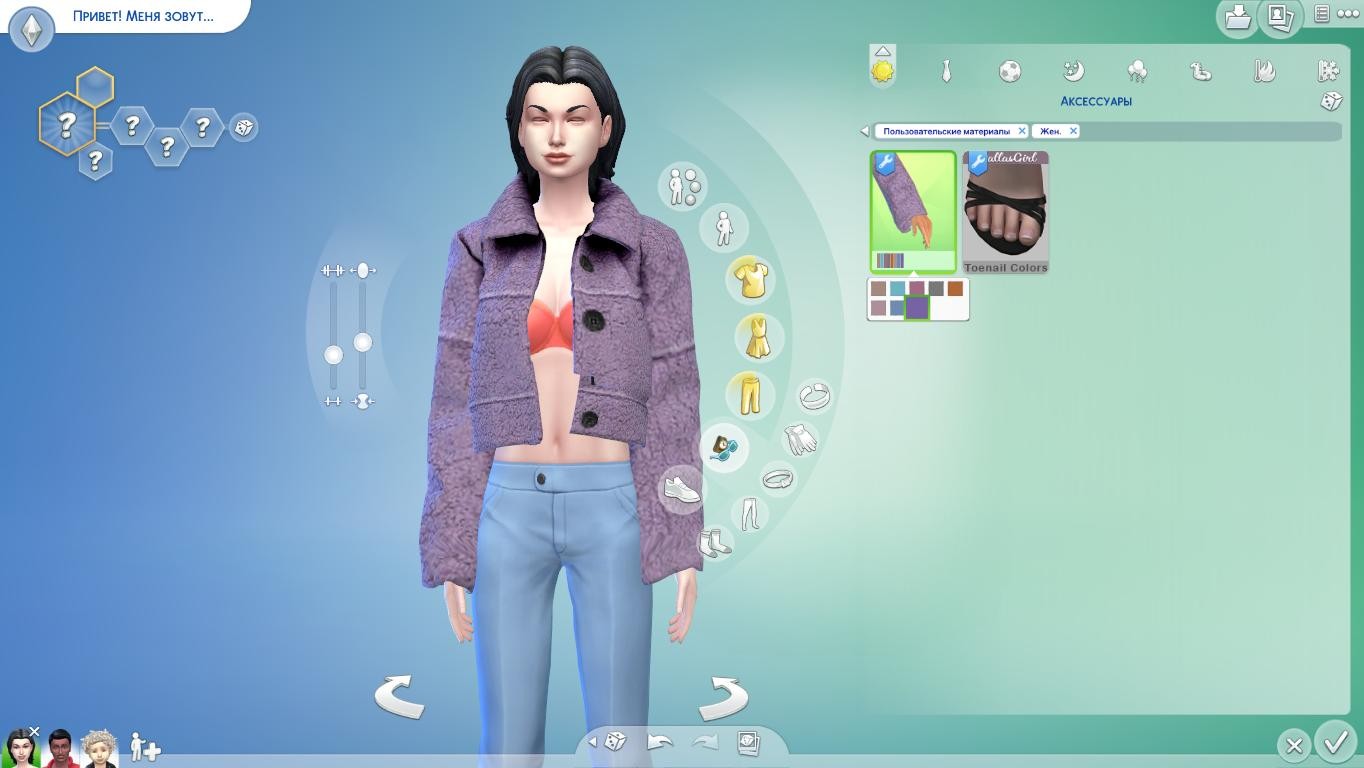Add a new Sim to the household
The image size is (1364, 768).
[x=145, y=747]
